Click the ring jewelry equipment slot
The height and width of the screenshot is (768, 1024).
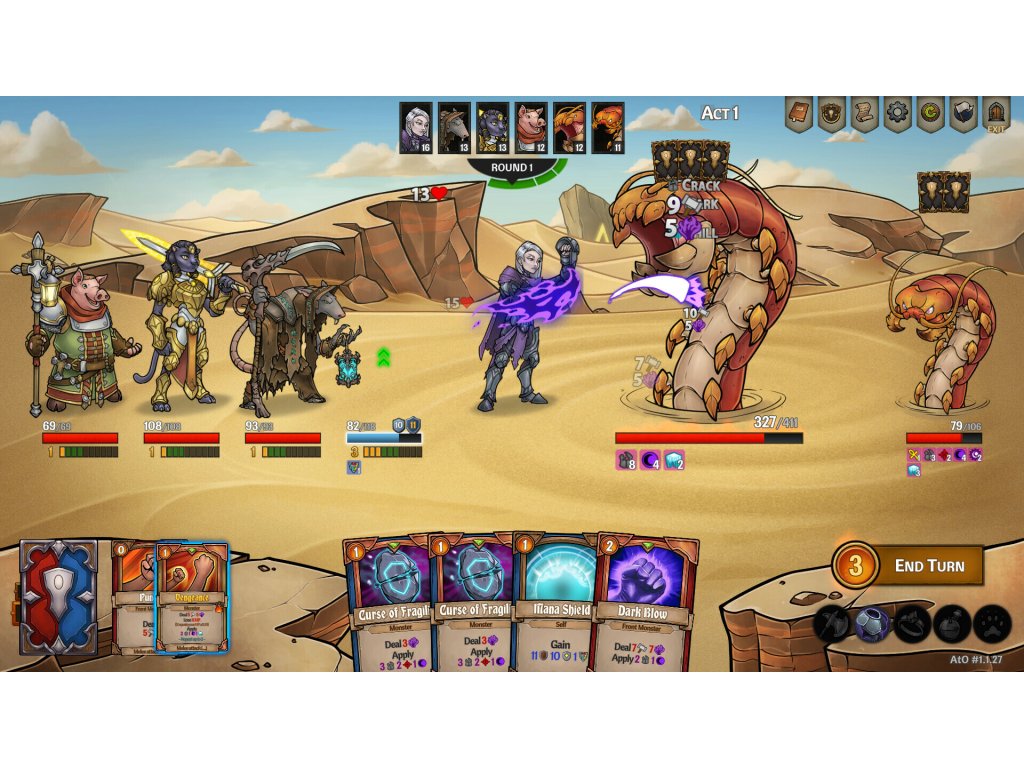(912, 624)
